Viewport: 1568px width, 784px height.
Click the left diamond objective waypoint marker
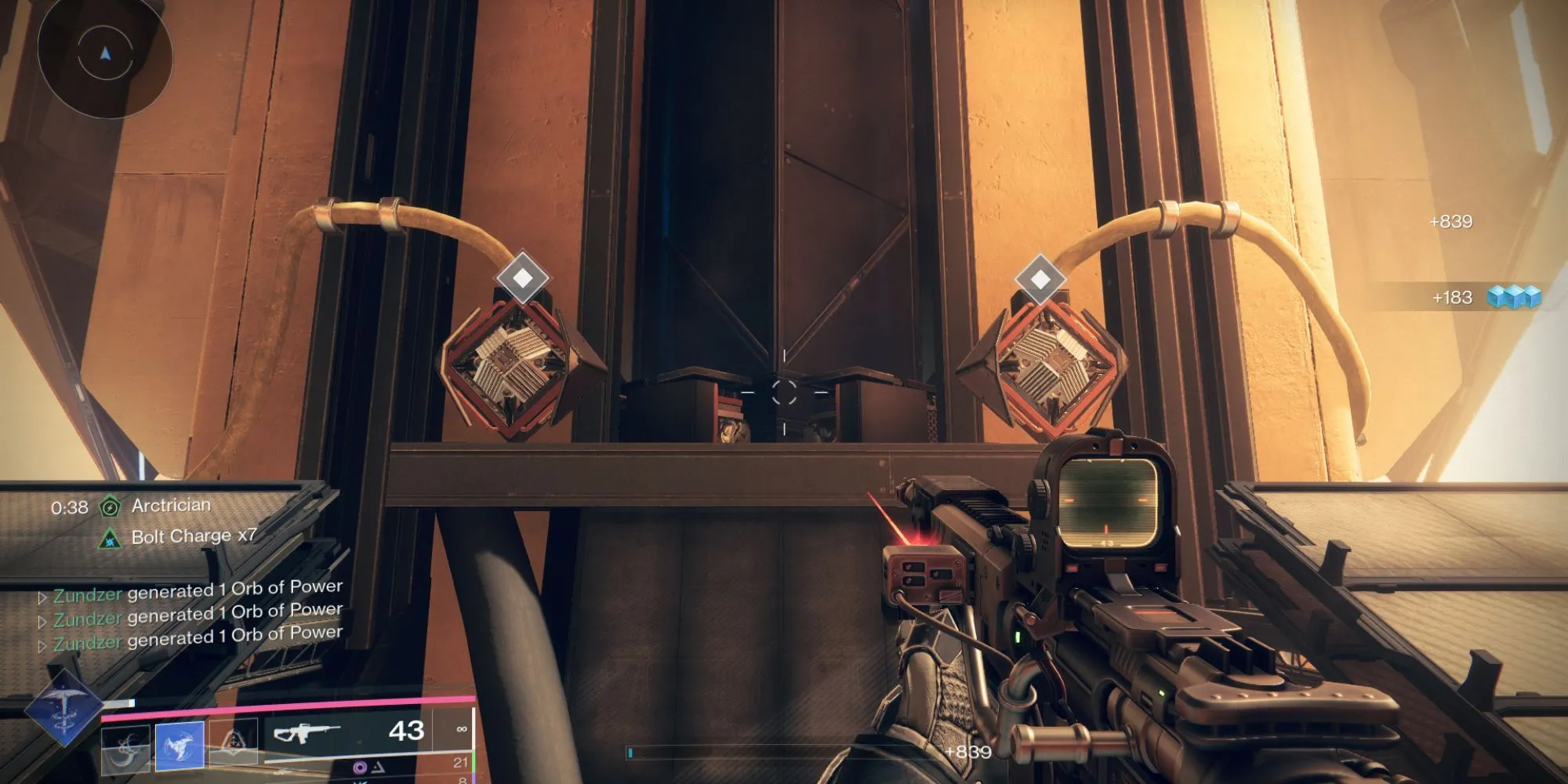[523, 278]
